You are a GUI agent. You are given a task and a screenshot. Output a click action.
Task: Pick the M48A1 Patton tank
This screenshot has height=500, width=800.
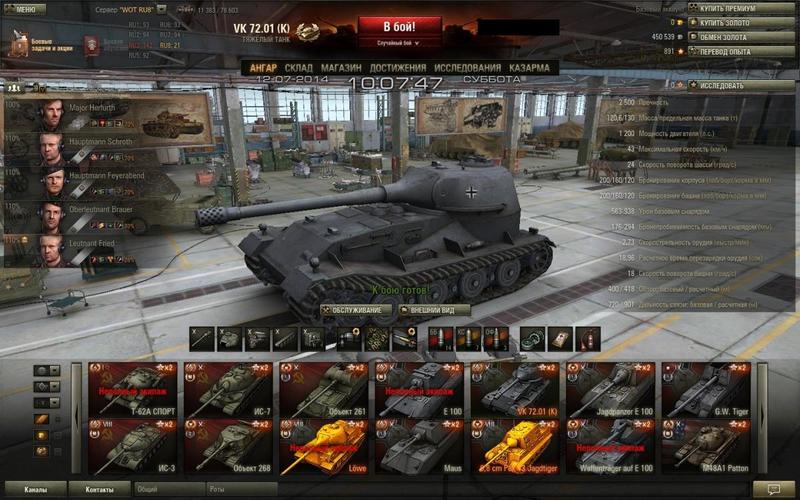pyautogui.click(x=708, y=447)
